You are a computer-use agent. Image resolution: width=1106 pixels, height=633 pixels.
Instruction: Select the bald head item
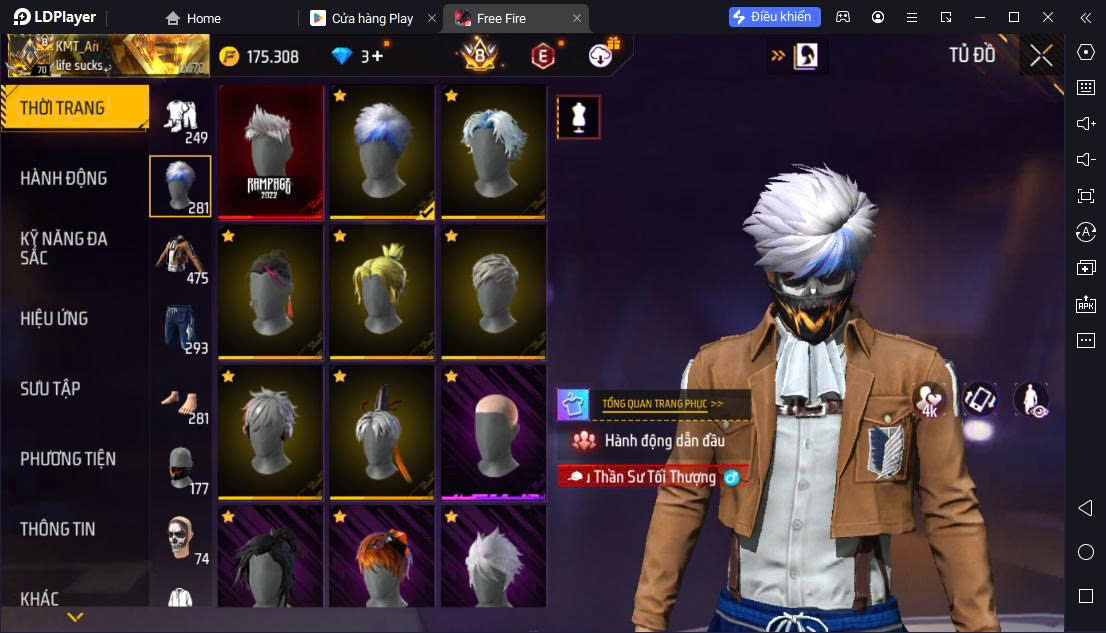493,431
